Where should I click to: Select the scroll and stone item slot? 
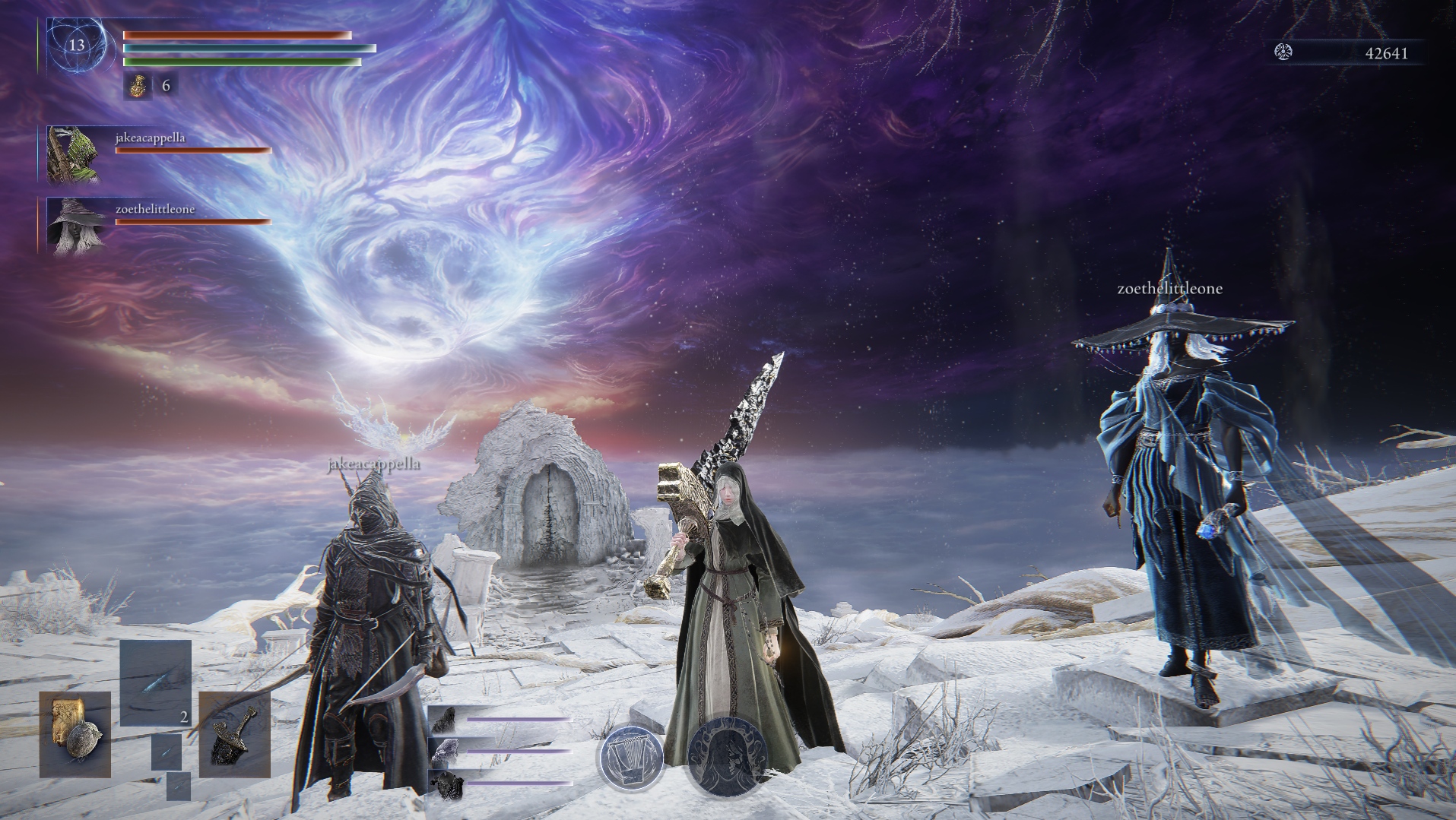tap(75, 734)
